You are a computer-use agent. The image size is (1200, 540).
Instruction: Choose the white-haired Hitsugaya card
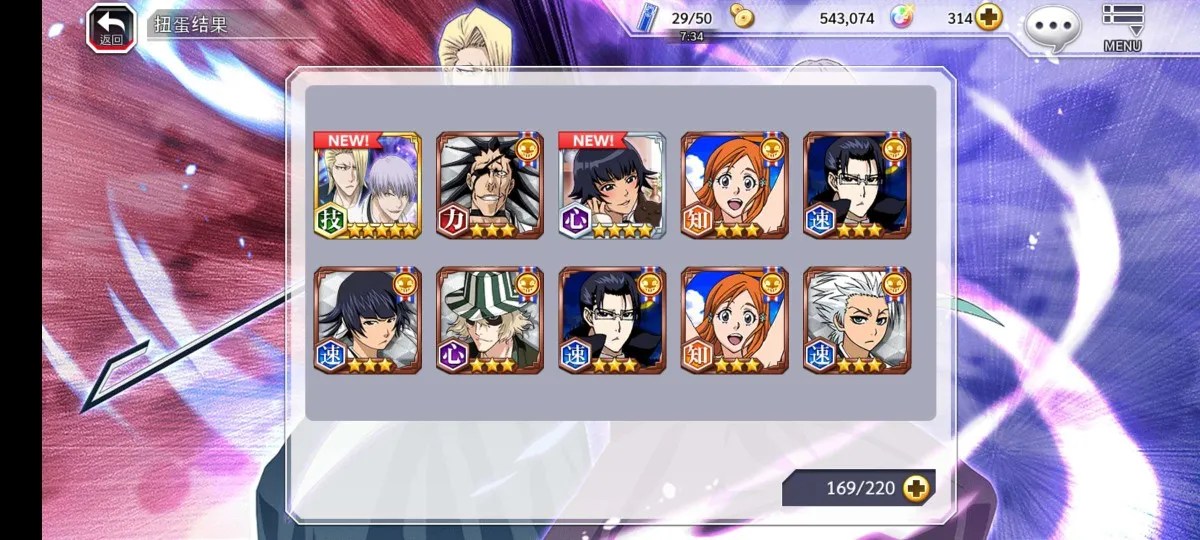(857, 320)
